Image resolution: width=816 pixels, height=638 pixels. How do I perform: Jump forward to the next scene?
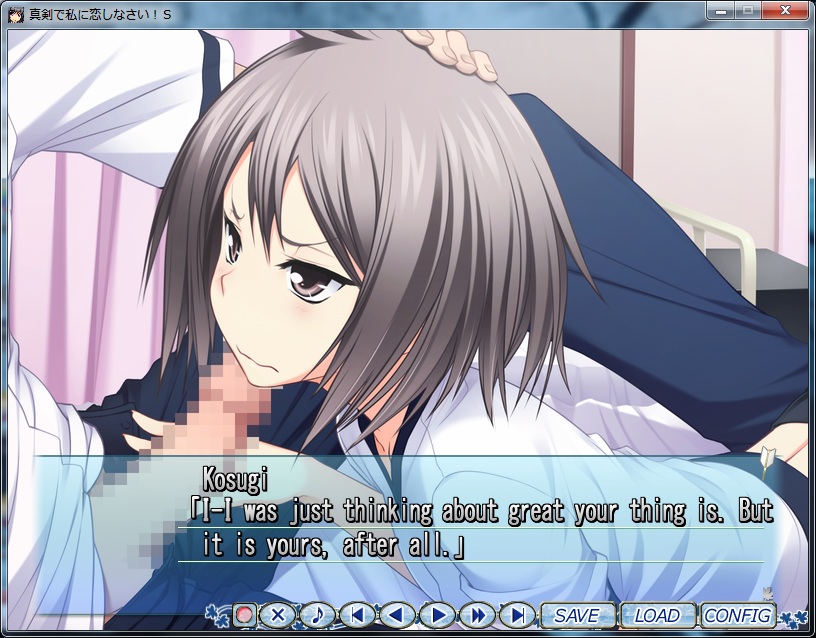517,615
